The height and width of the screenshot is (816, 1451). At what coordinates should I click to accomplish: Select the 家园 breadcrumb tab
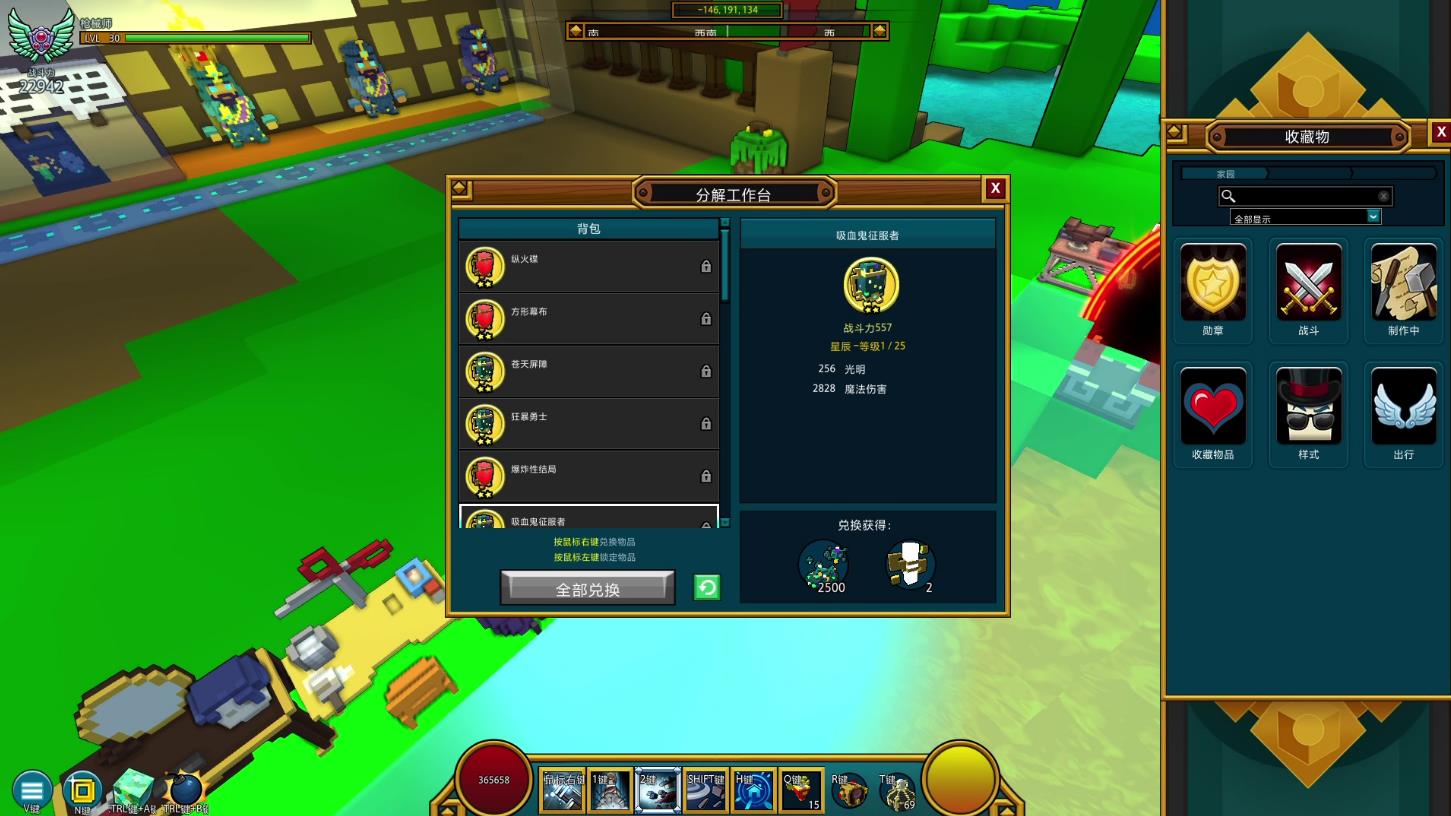[1226, 174]
